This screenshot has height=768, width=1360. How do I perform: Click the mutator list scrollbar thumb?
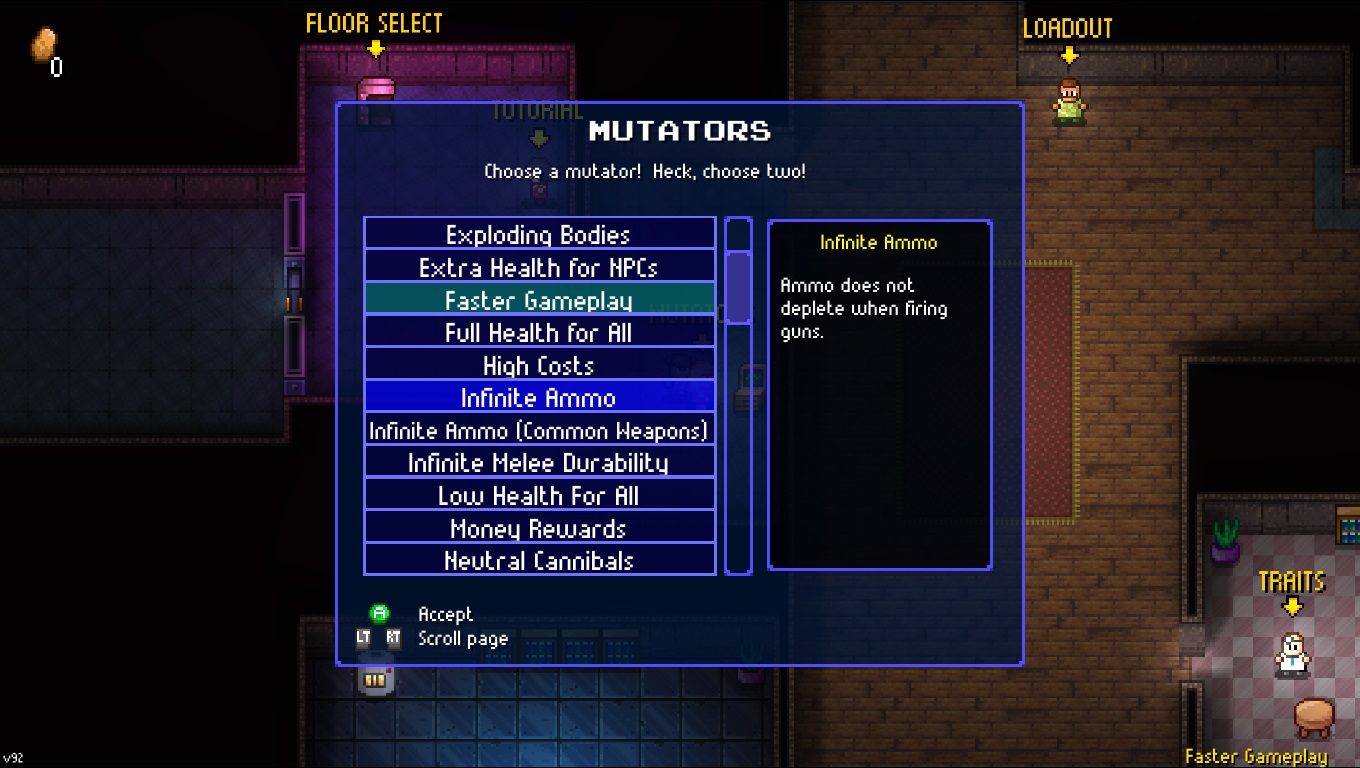pyautogui.click(x=738, y=287)
